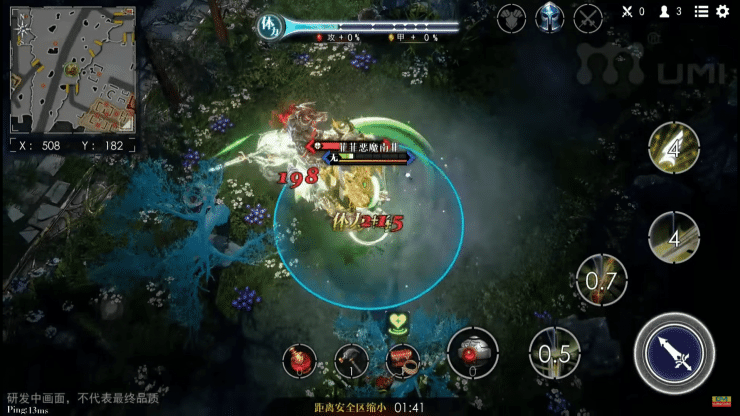Select the chest armor equipment slot
Viewport: 740px width, 416px height.
(x=512, y=16)
